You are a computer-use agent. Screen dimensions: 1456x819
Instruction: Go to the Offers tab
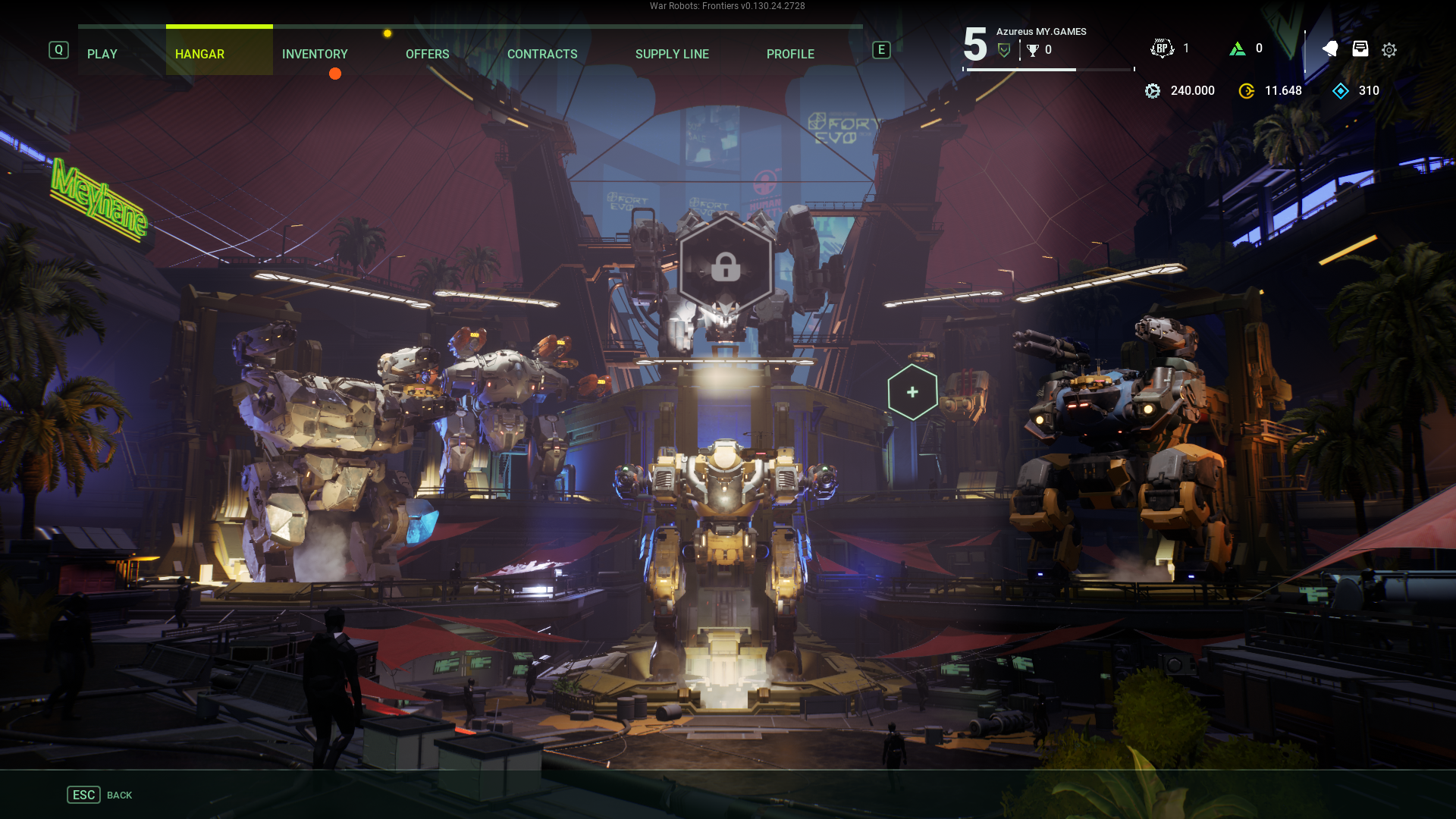coord(427,54)
